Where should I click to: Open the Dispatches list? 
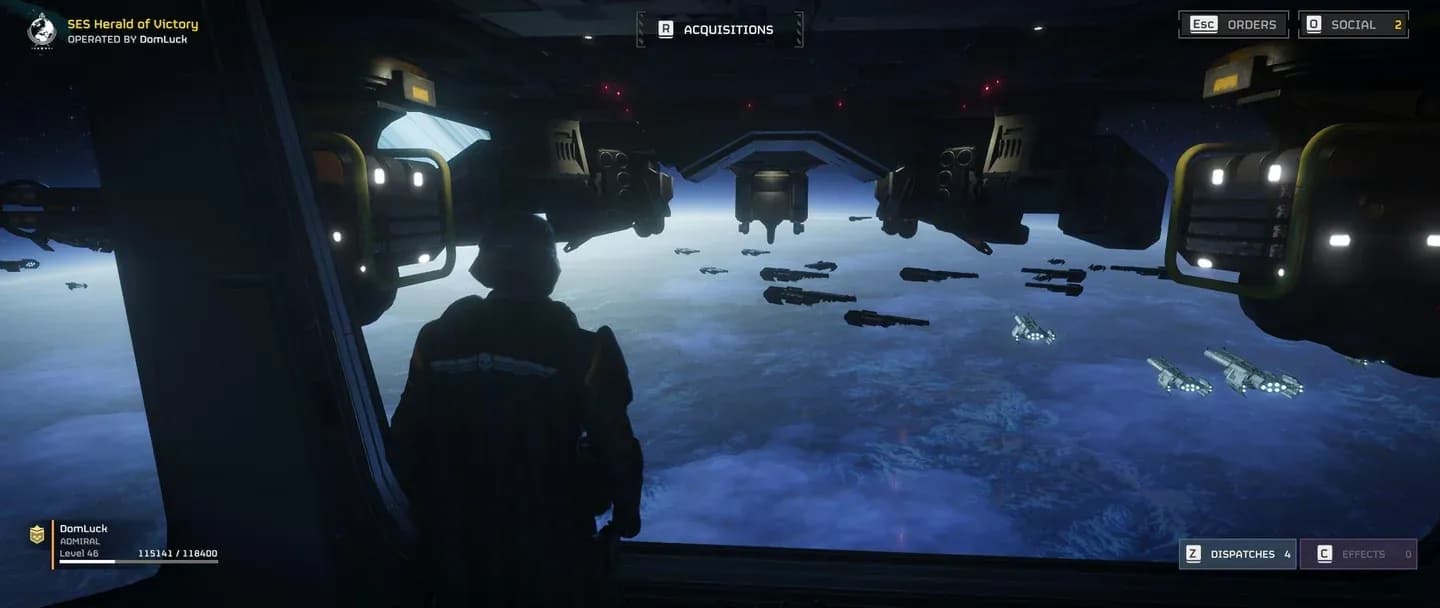[x=1238, y=554]
